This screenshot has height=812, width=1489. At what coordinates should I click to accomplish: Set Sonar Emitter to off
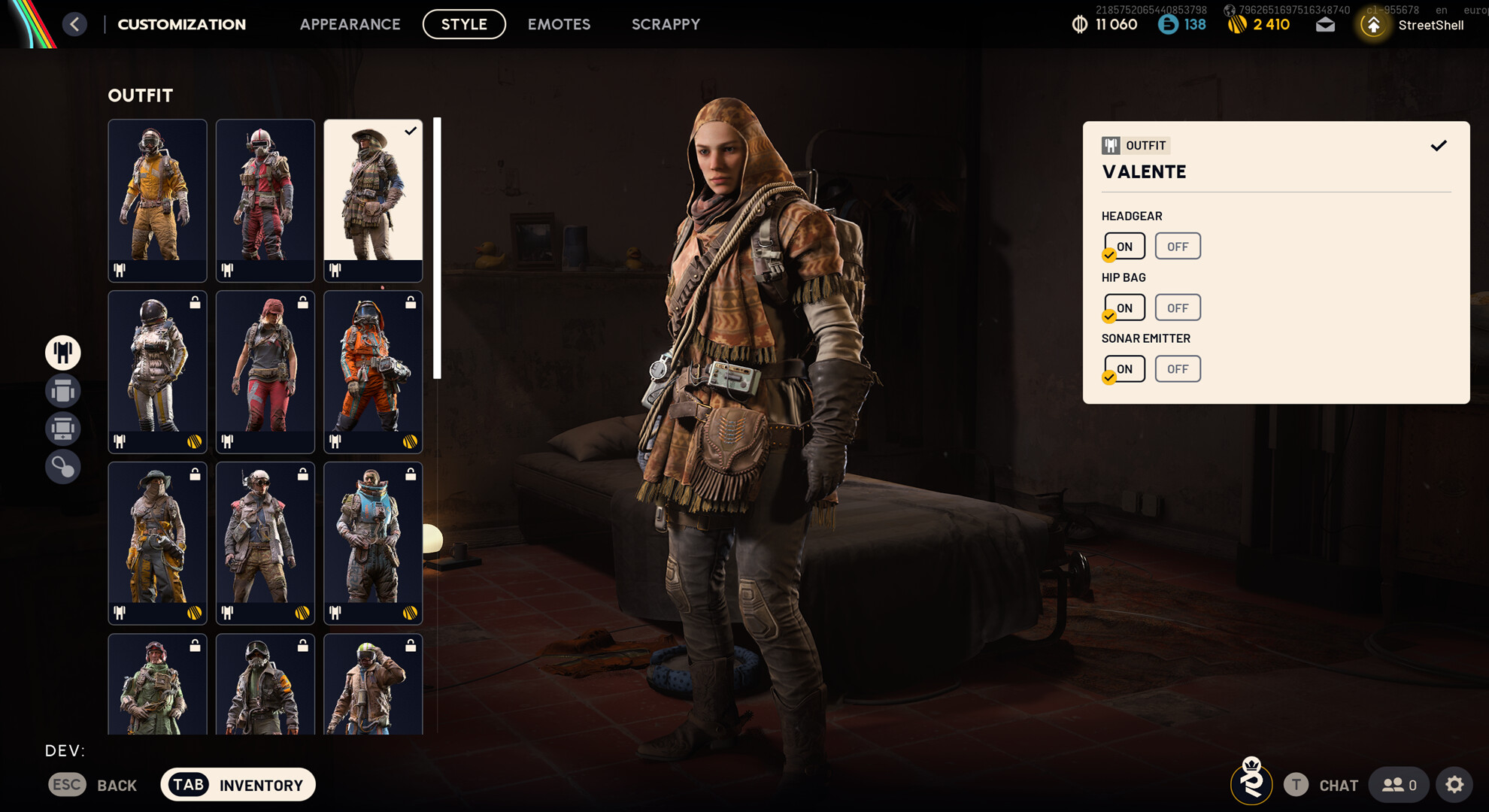coord(1177,369)
